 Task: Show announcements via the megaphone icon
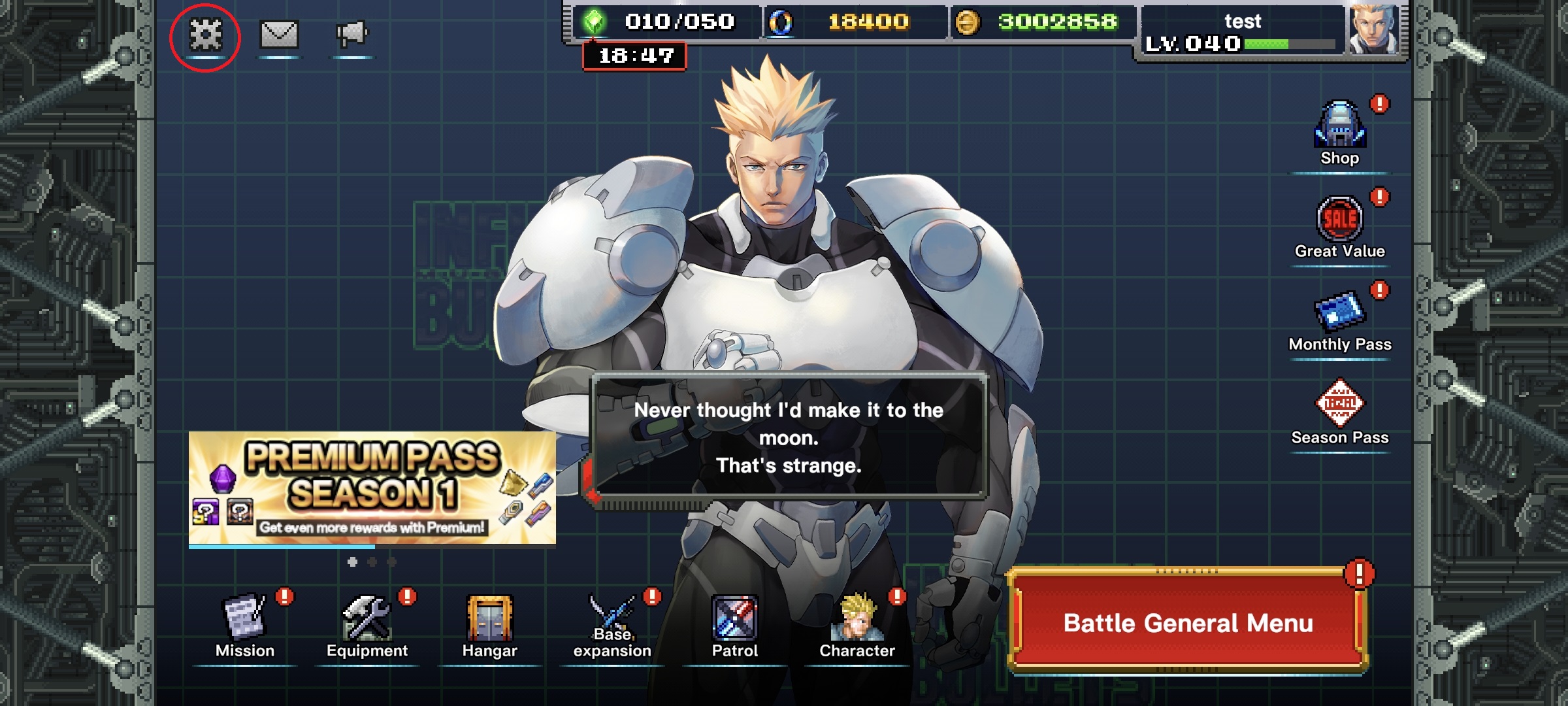(x=352, y=35)
